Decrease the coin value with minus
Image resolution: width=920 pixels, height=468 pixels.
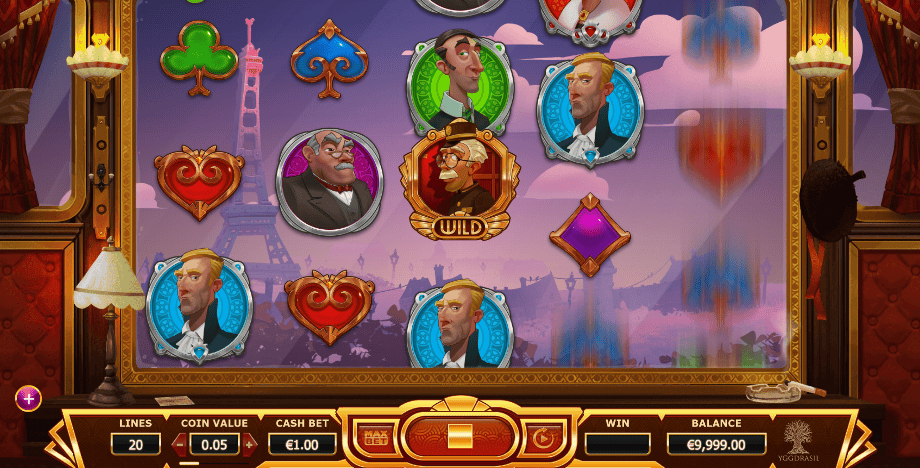tap(179, 443)
